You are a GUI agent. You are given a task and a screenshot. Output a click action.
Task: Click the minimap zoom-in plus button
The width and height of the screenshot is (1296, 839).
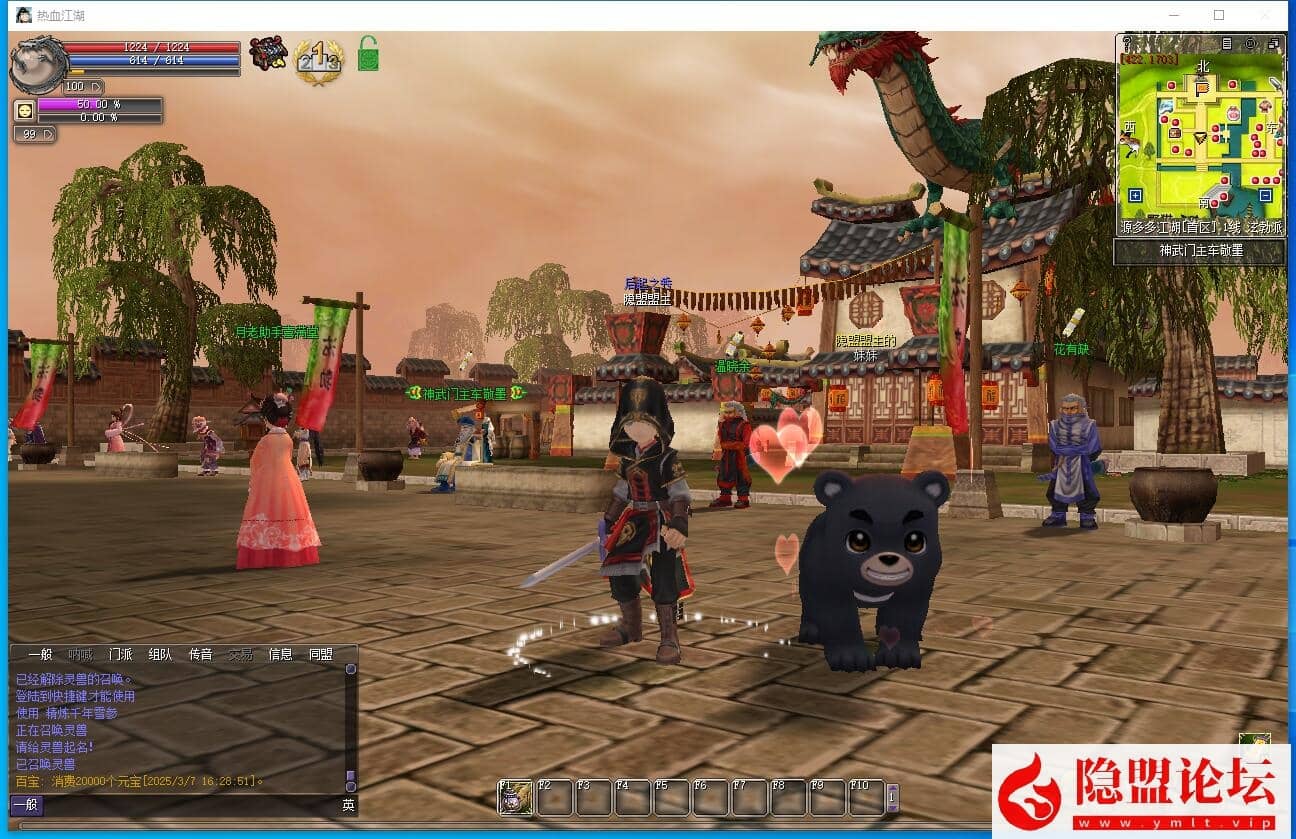click(x=1136, y=195)
